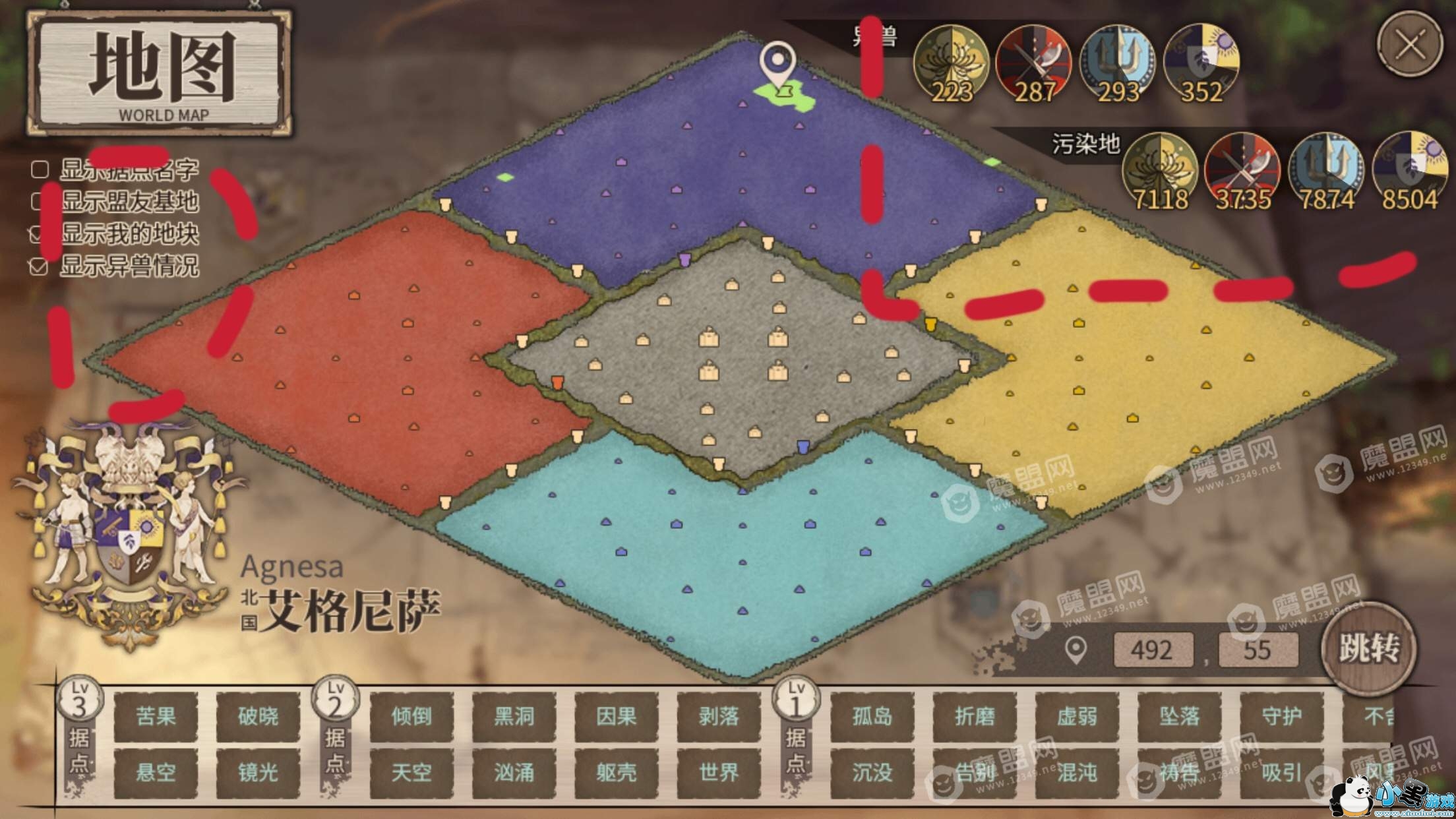
Task: Select the 孤岛 Lv1 stronghold
Action: coord(872,716)
